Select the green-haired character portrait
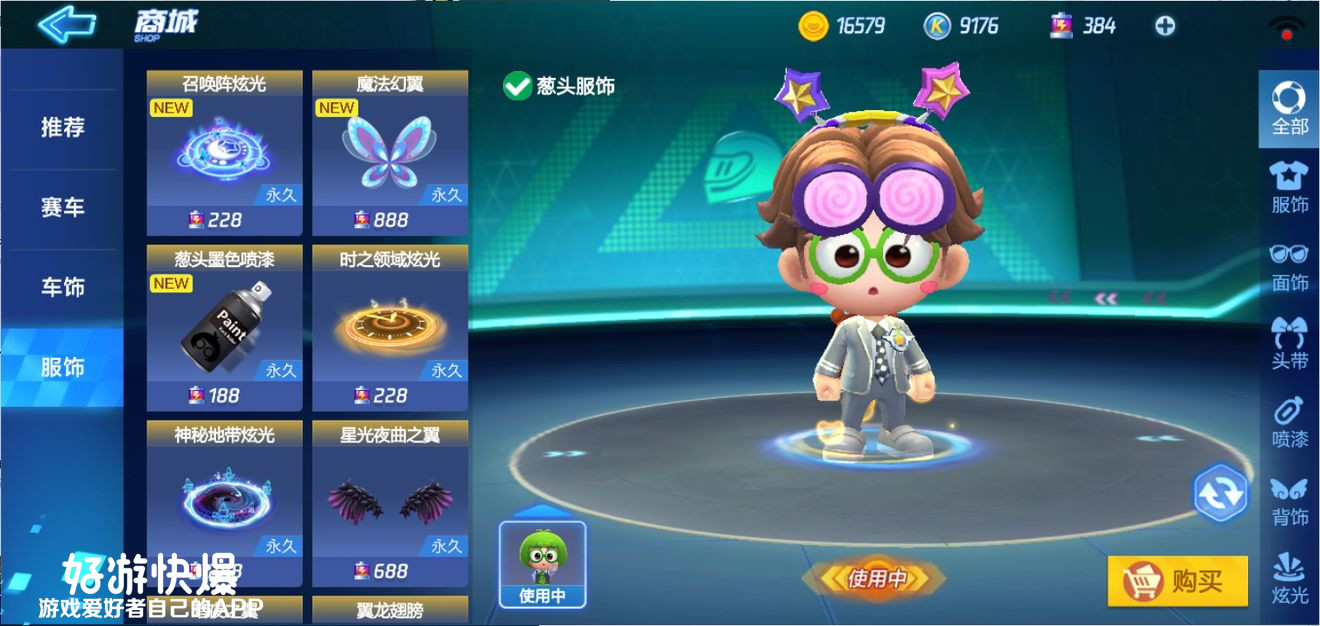 [542, 564]
